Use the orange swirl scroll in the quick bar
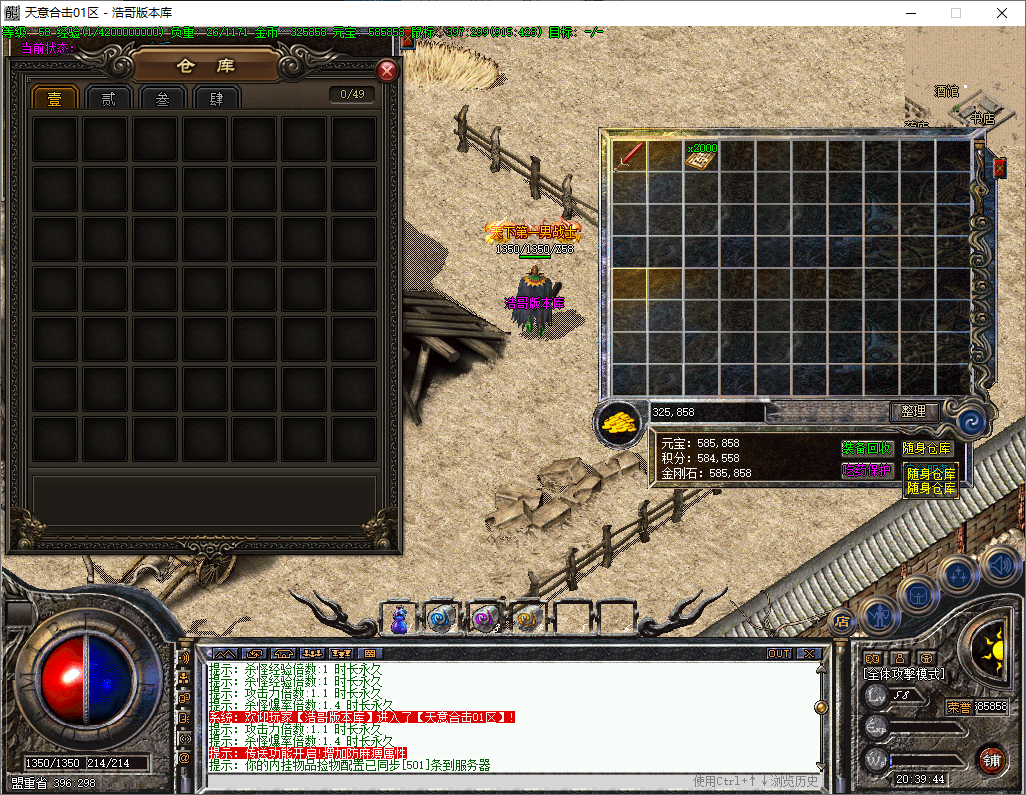The height and width of the screenshot is (795, 1026). [x=528, y=620]
